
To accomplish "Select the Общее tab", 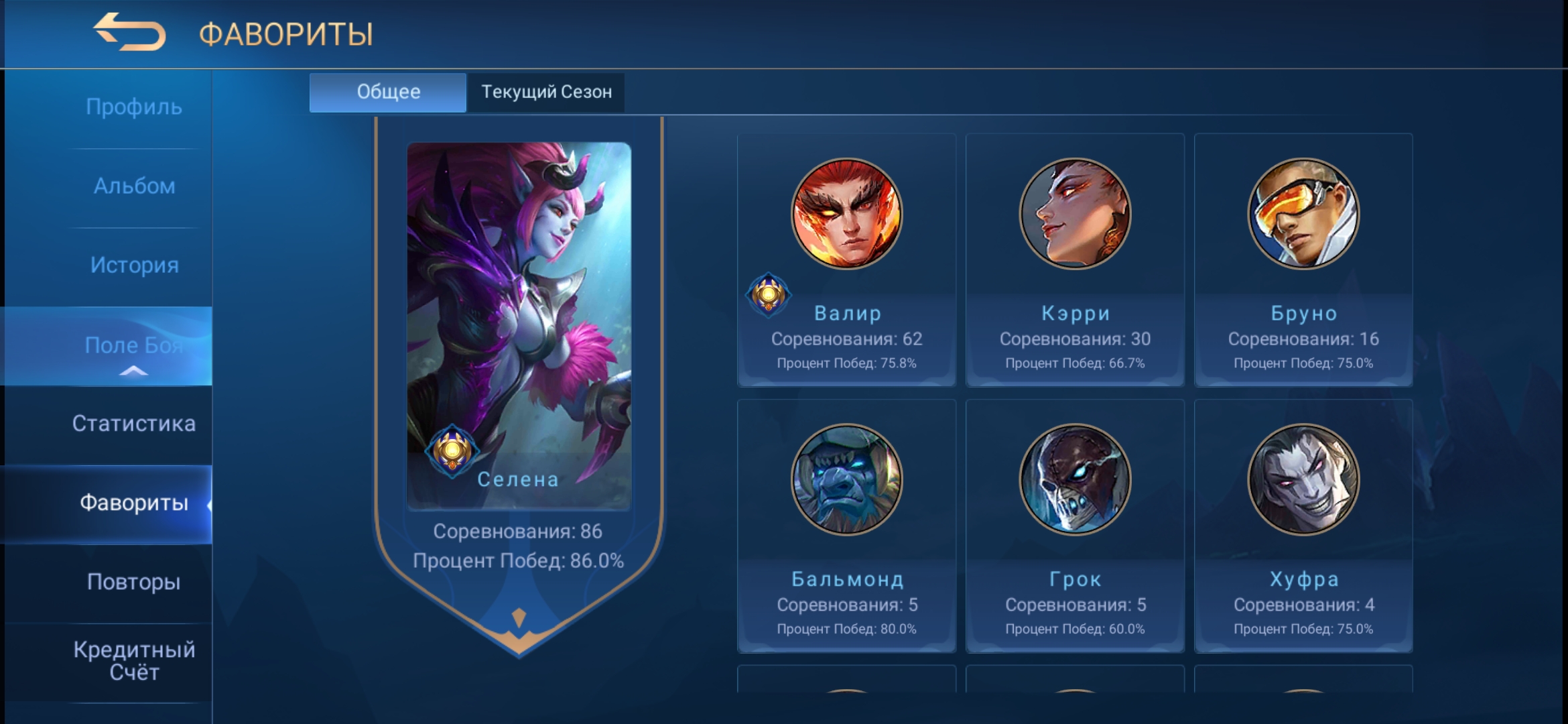I will (x=387, y=93).
